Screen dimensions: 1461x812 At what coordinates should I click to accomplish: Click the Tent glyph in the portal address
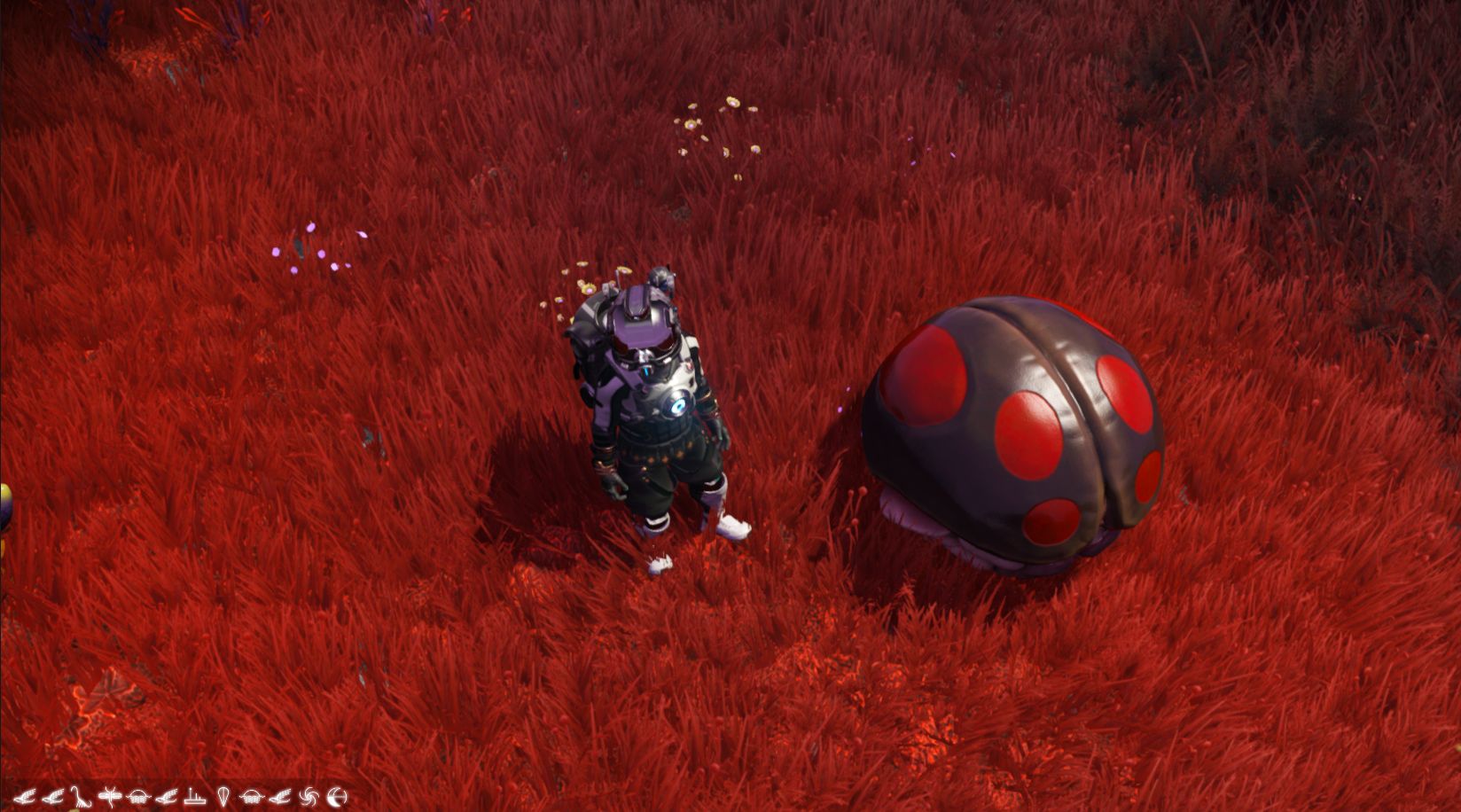(x=194, y=796)
